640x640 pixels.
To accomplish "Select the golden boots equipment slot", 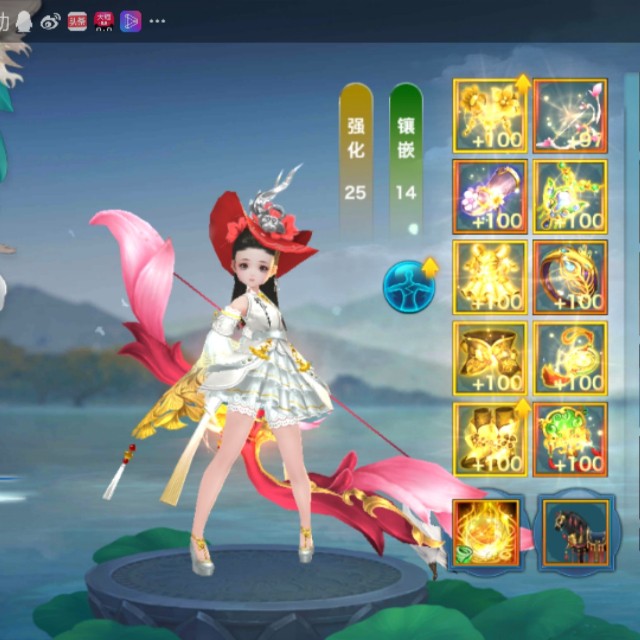I will click(x=490, y=438).
